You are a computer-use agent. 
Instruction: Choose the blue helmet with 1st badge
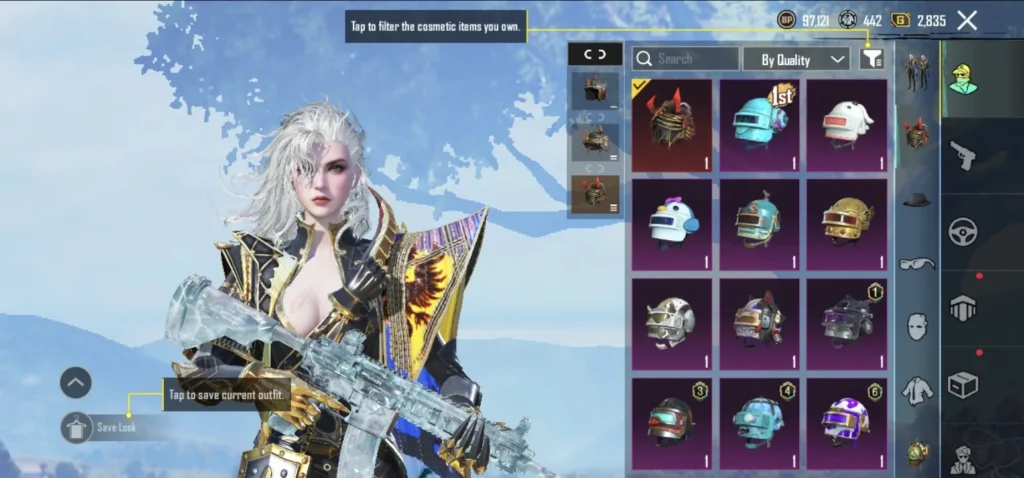pos(759,126)
